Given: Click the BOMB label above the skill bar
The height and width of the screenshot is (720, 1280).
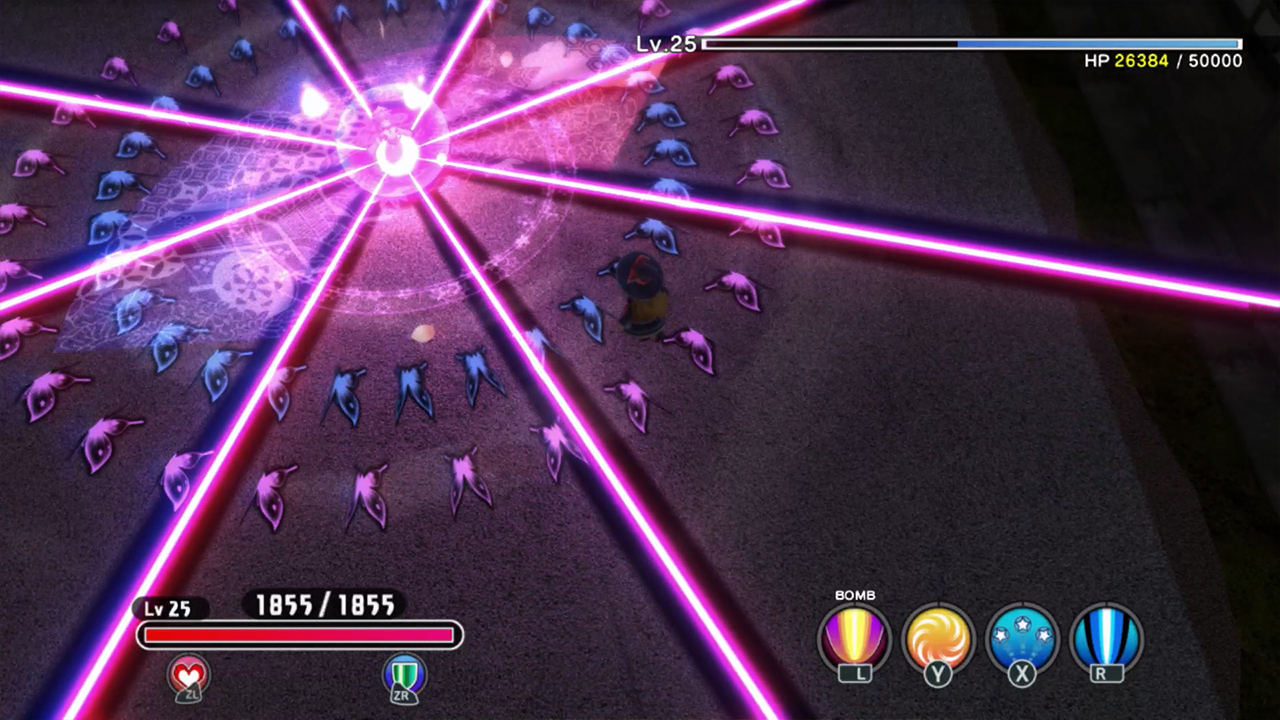Looking at the screenshot, I should coord(856,595).
